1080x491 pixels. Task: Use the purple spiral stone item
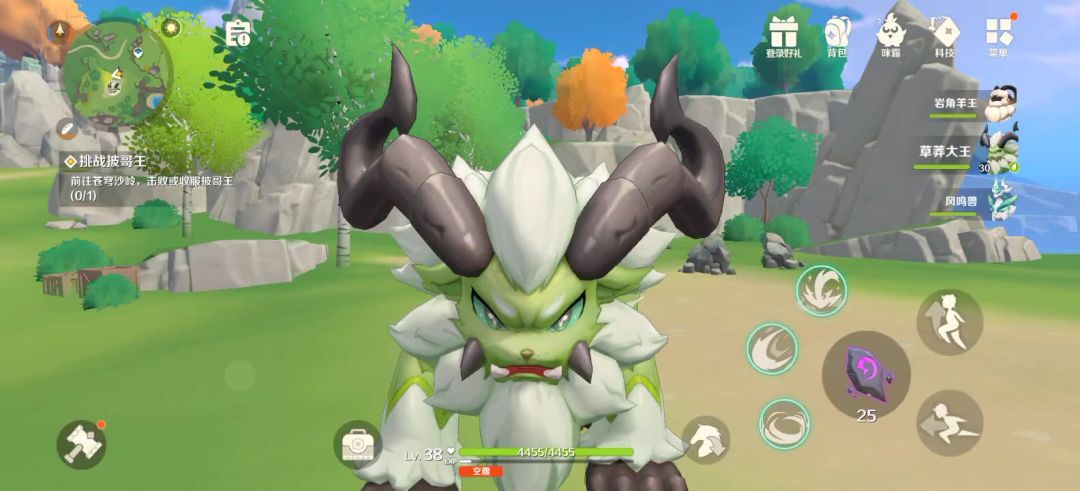coord(865,373)
